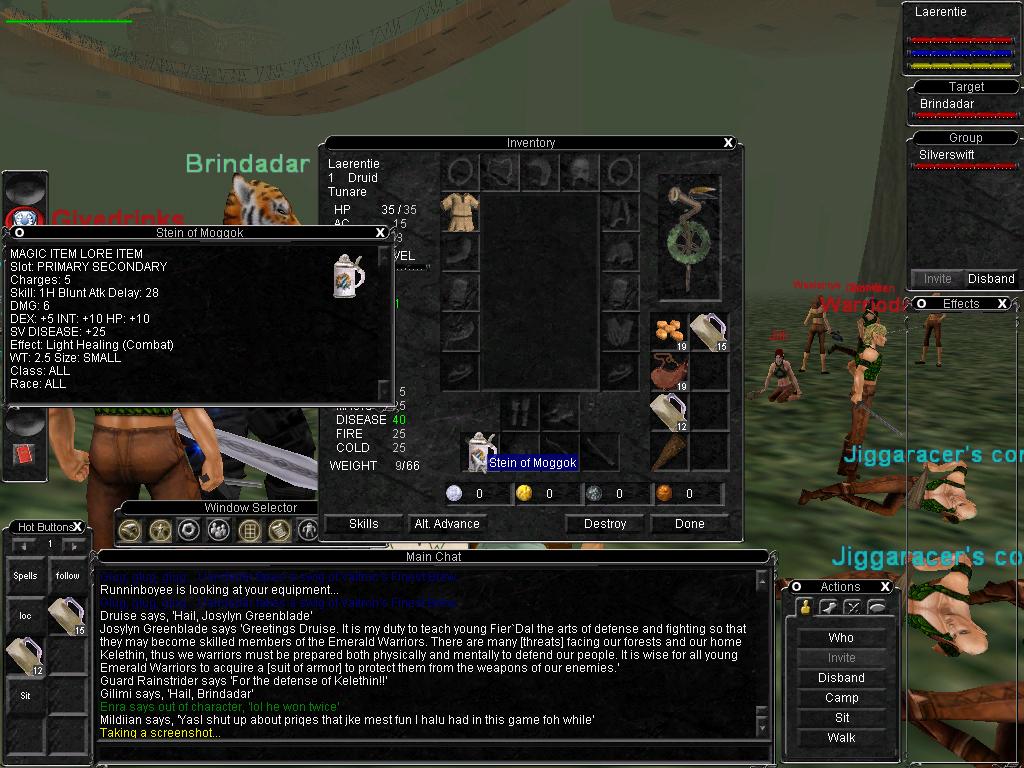
Task: Open the Skills list from the inventory
Action: click(x=363, y=524)
